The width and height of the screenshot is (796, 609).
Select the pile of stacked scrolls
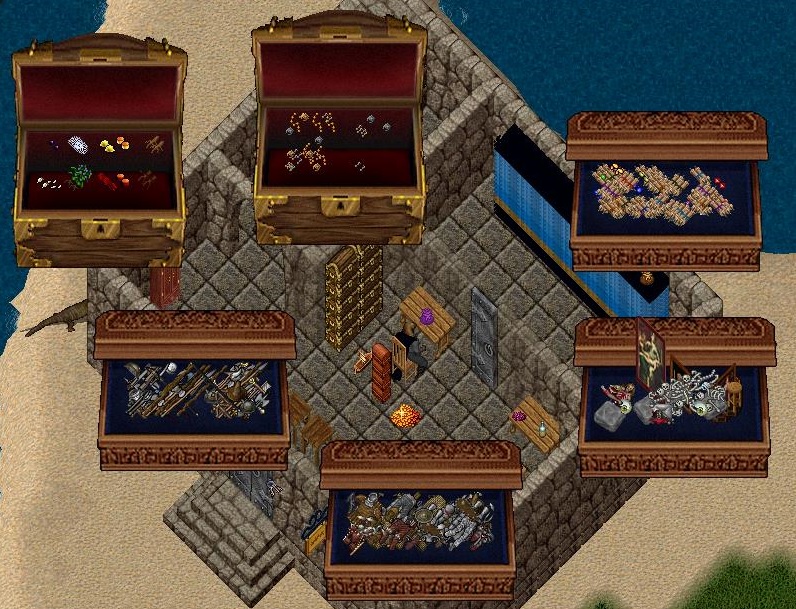[655, 195]
